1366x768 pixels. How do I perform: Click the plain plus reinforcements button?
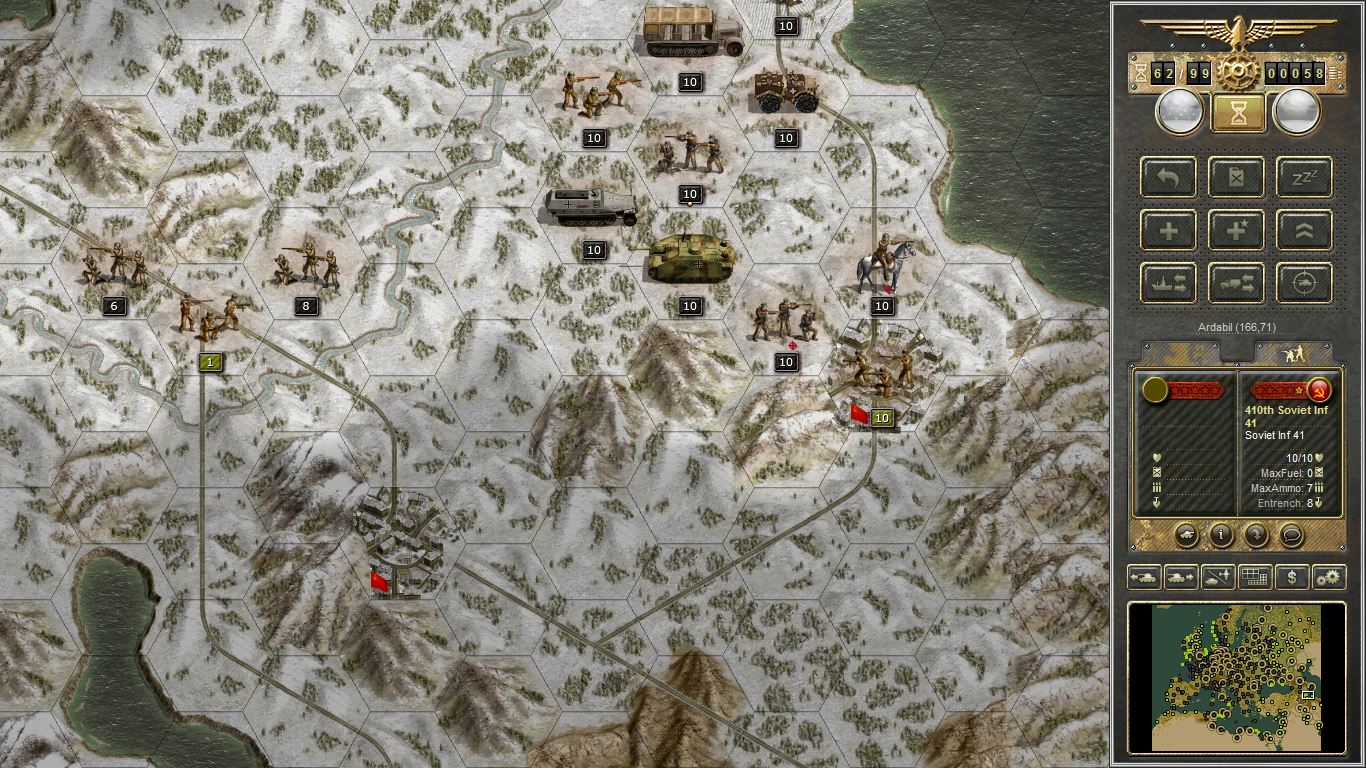click(1168, 231)
